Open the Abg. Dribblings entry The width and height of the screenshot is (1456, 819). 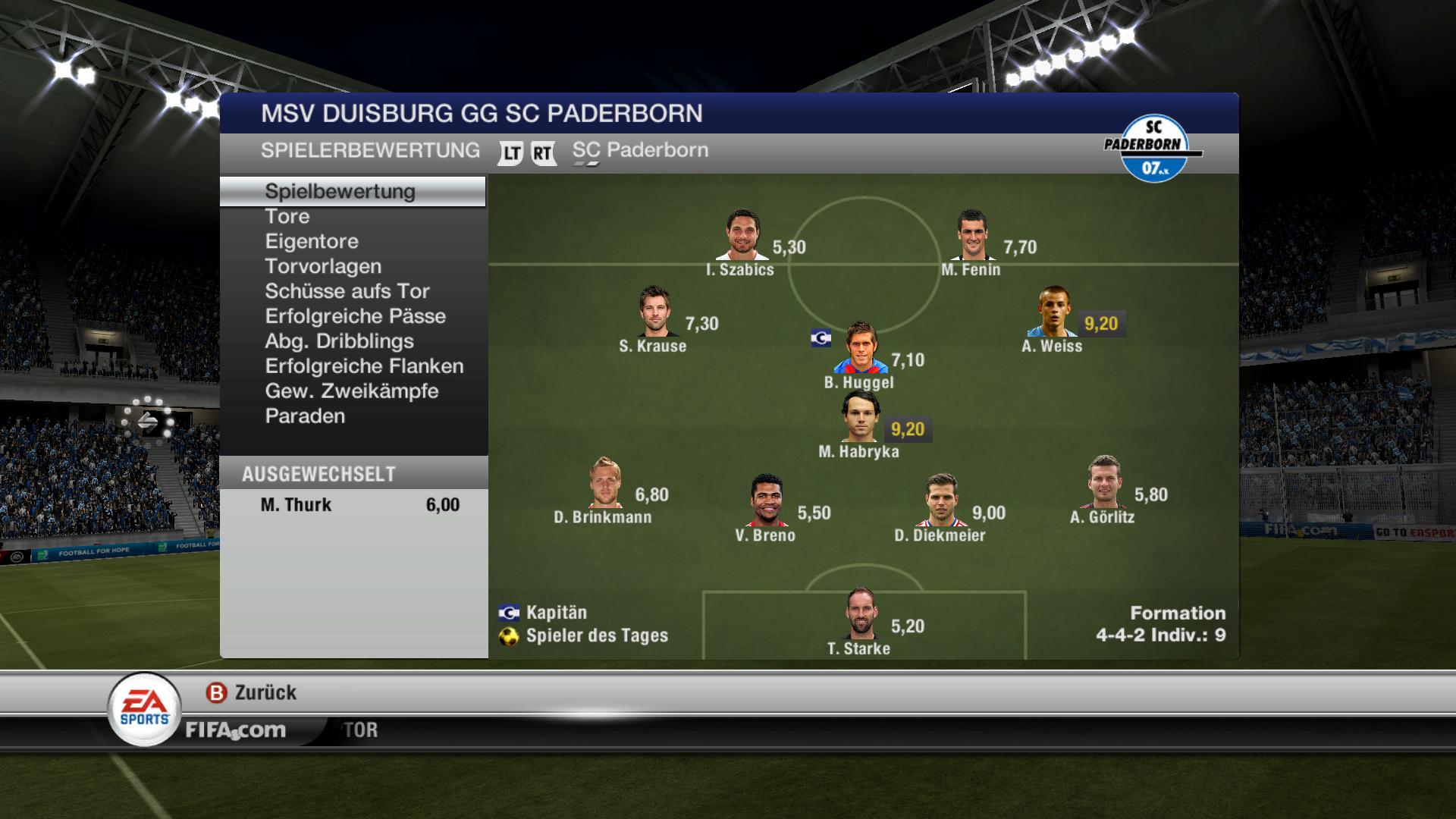coord(339,342)
